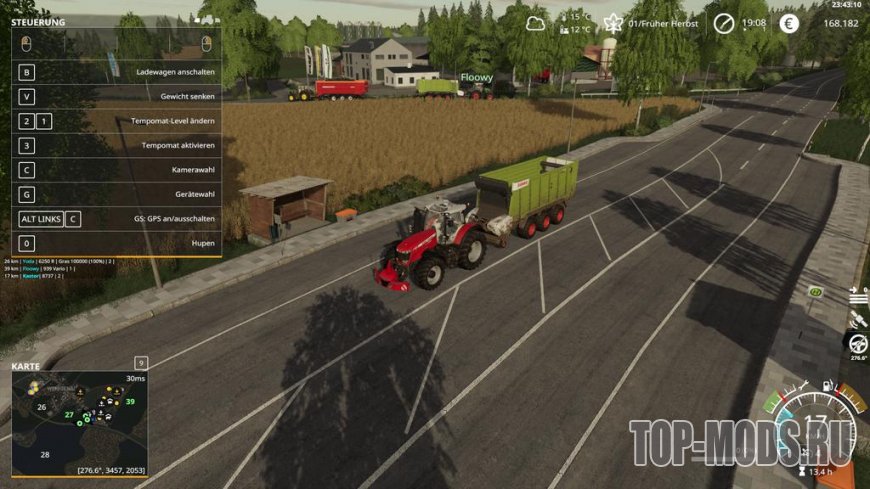Viewport: 870px width, 489px height.
Task: Choose the Tempomat aktivieren entry
Action: pyautogui.click(x=116, y=145)
